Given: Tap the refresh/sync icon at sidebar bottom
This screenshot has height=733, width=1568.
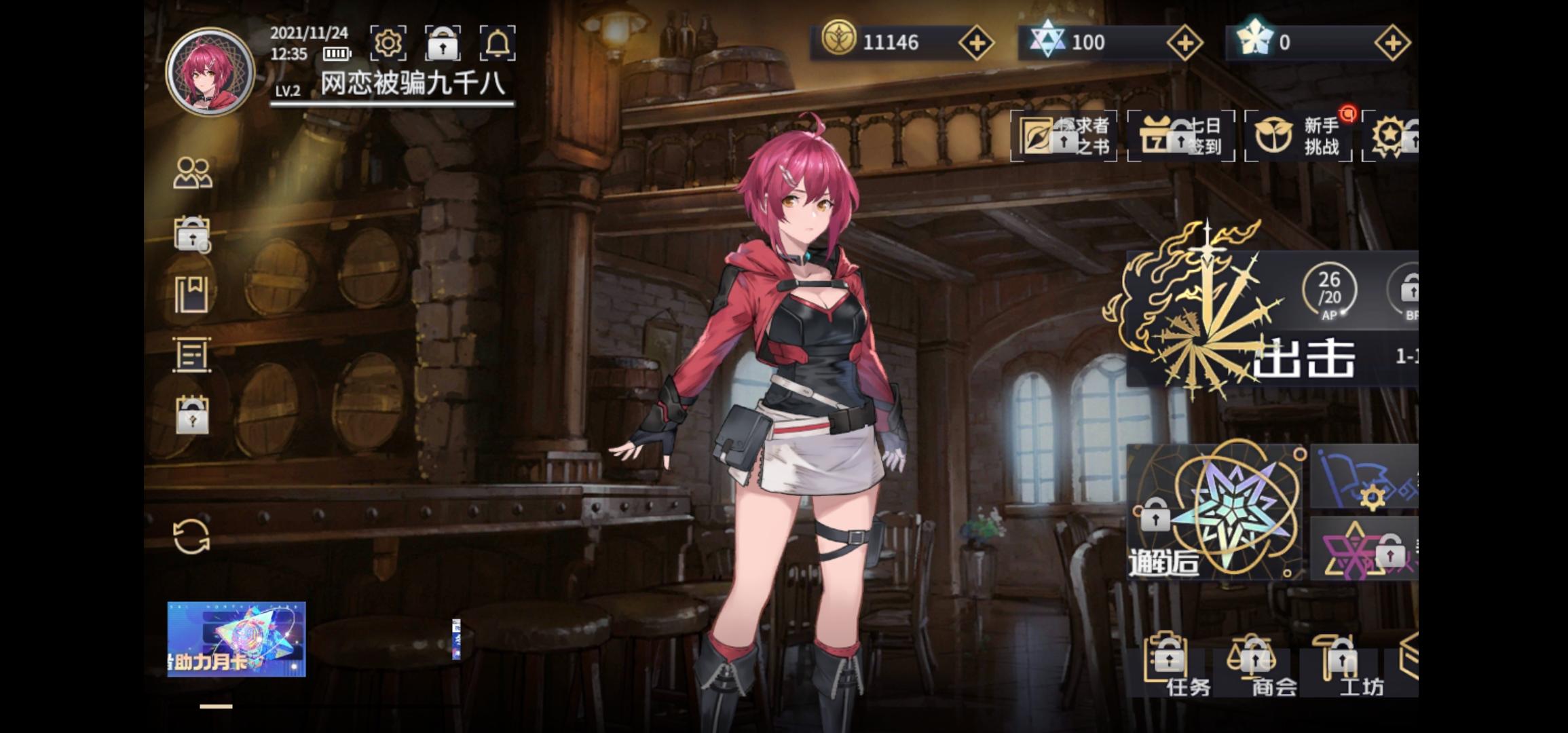Looking at the screenshot, I should click(x=192, y=536).
